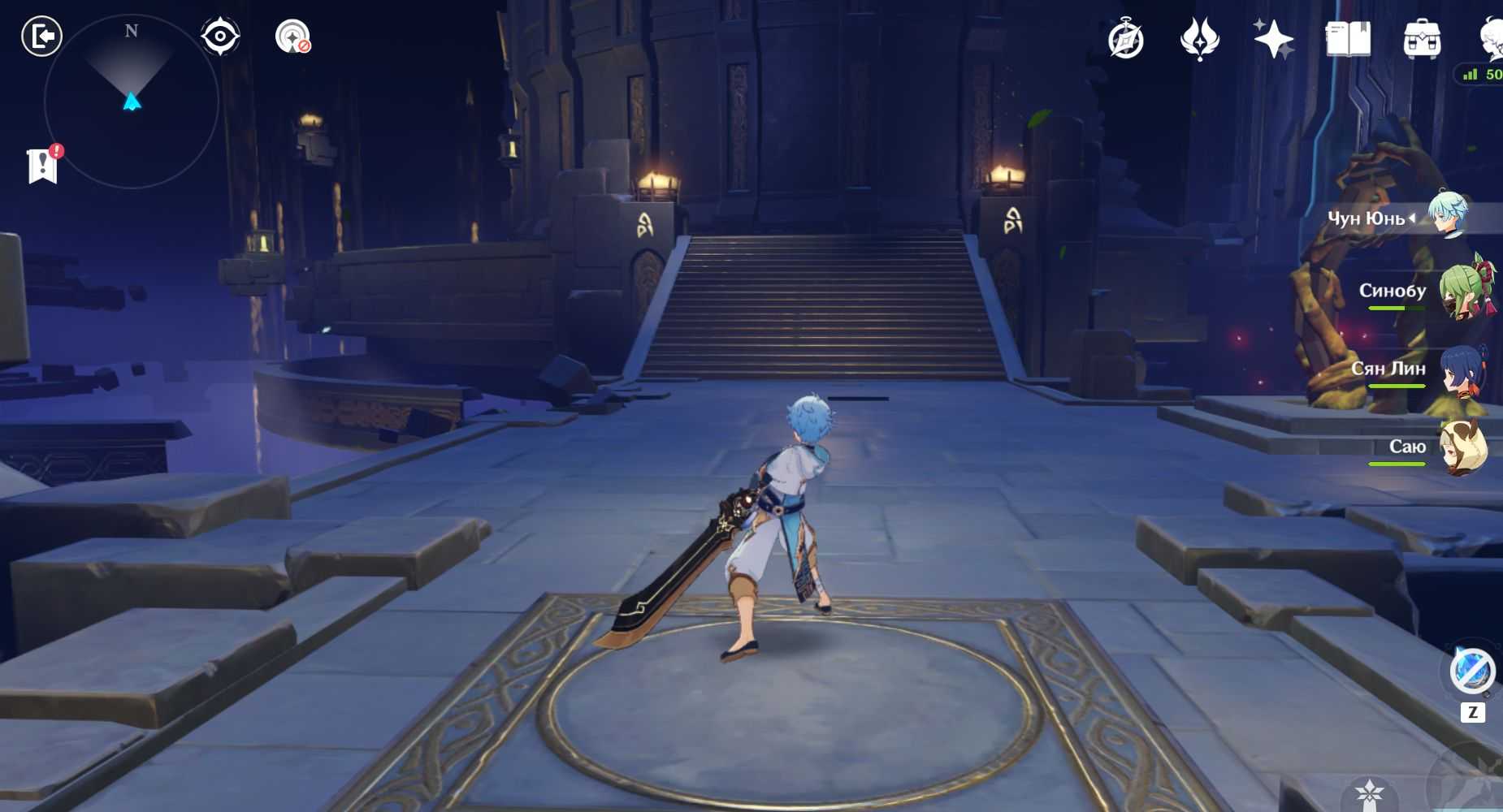Select party member Чун Юнь
The width and height of the screenshot is (1503, 812).
(x=1447, y=214)
